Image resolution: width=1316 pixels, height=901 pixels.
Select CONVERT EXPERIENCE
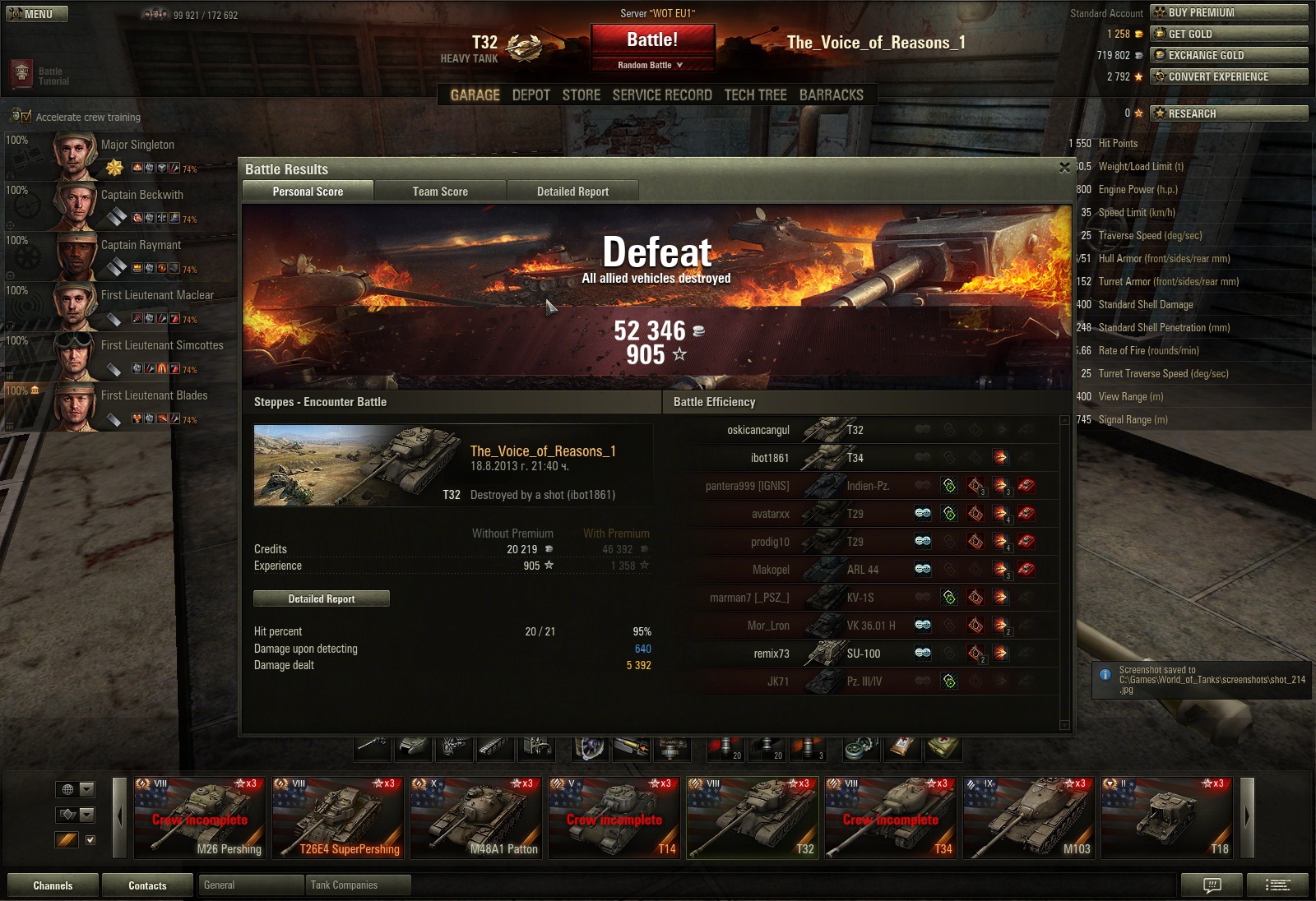point(1229,76)
